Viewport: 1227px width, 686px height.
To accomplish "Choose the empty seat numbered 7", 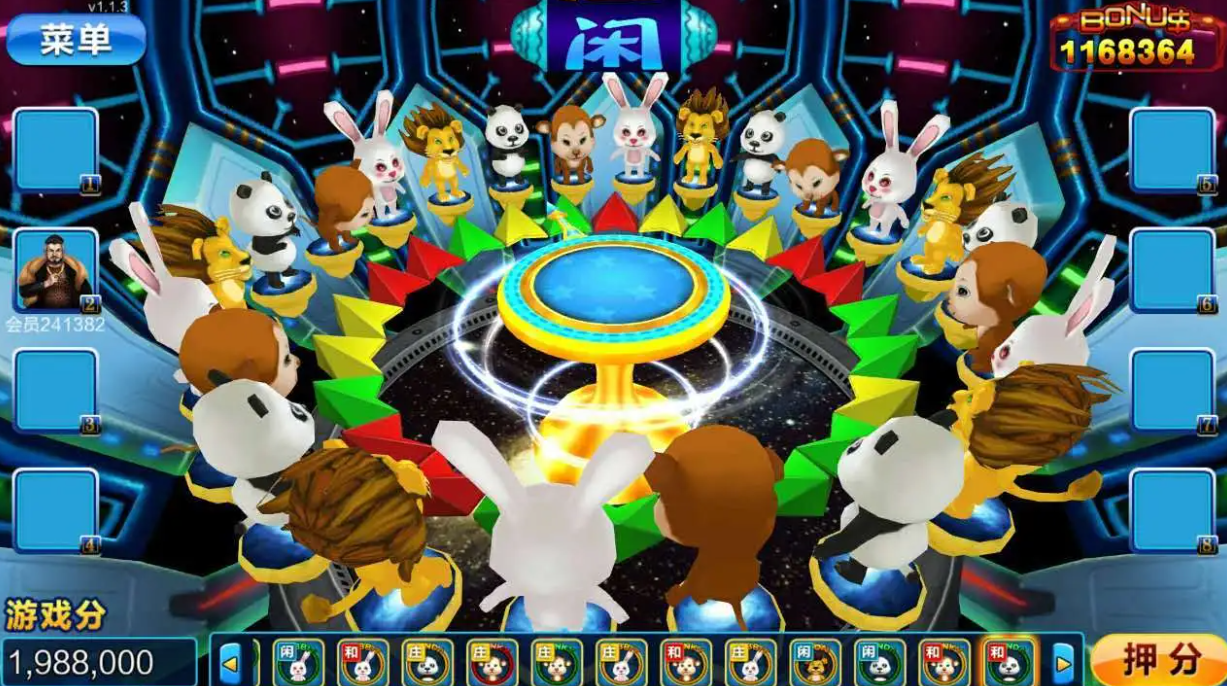I will click(1172, 390).
